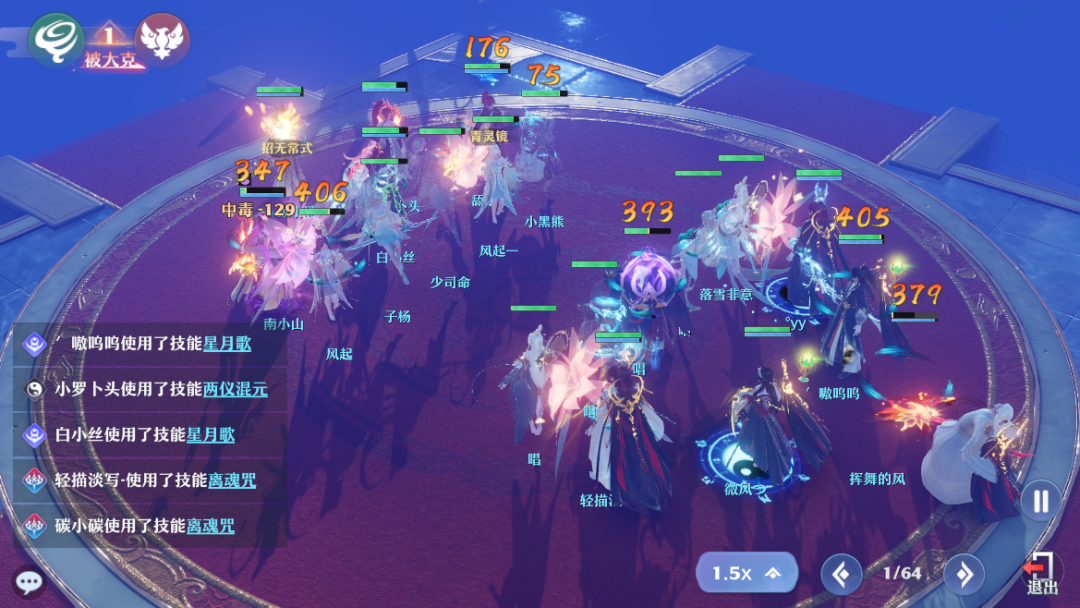This screenshot has width=1080, height=608.
Task: Select the red winged team emblem
Action: pyautogui.click(x=161, y=40)
